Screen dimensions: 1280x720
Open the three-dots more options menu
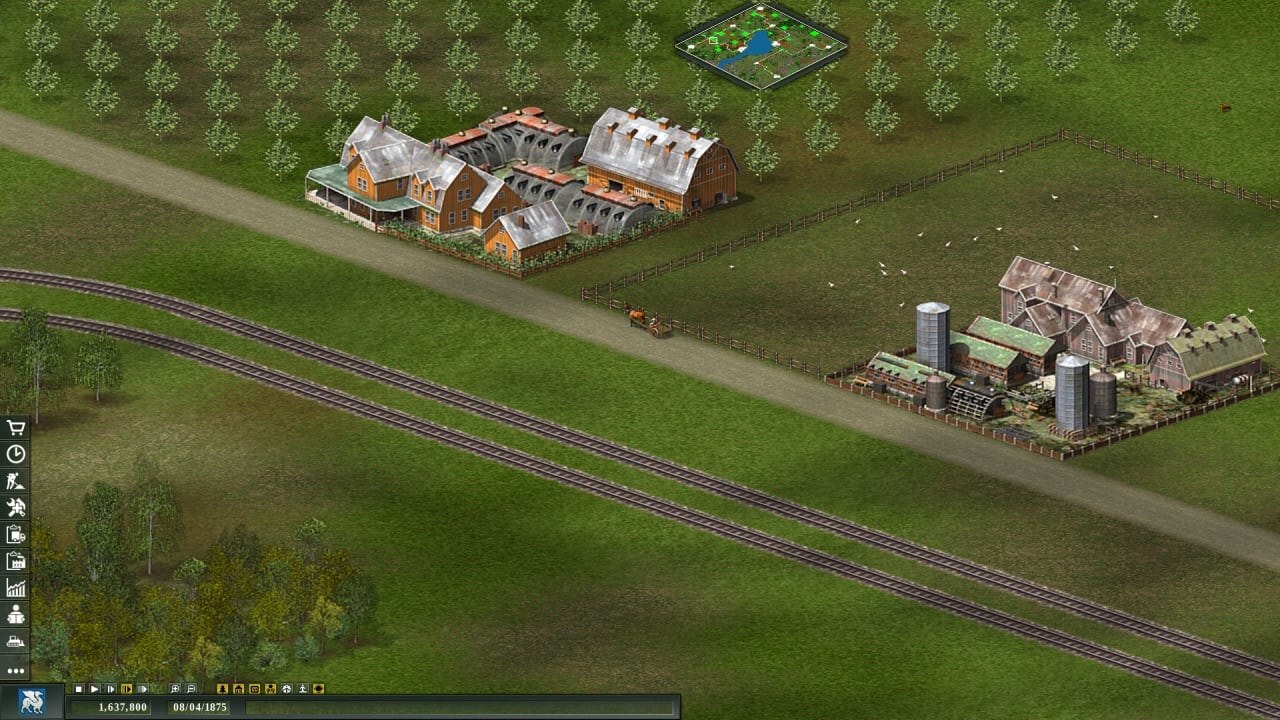(x=15, y=670)
